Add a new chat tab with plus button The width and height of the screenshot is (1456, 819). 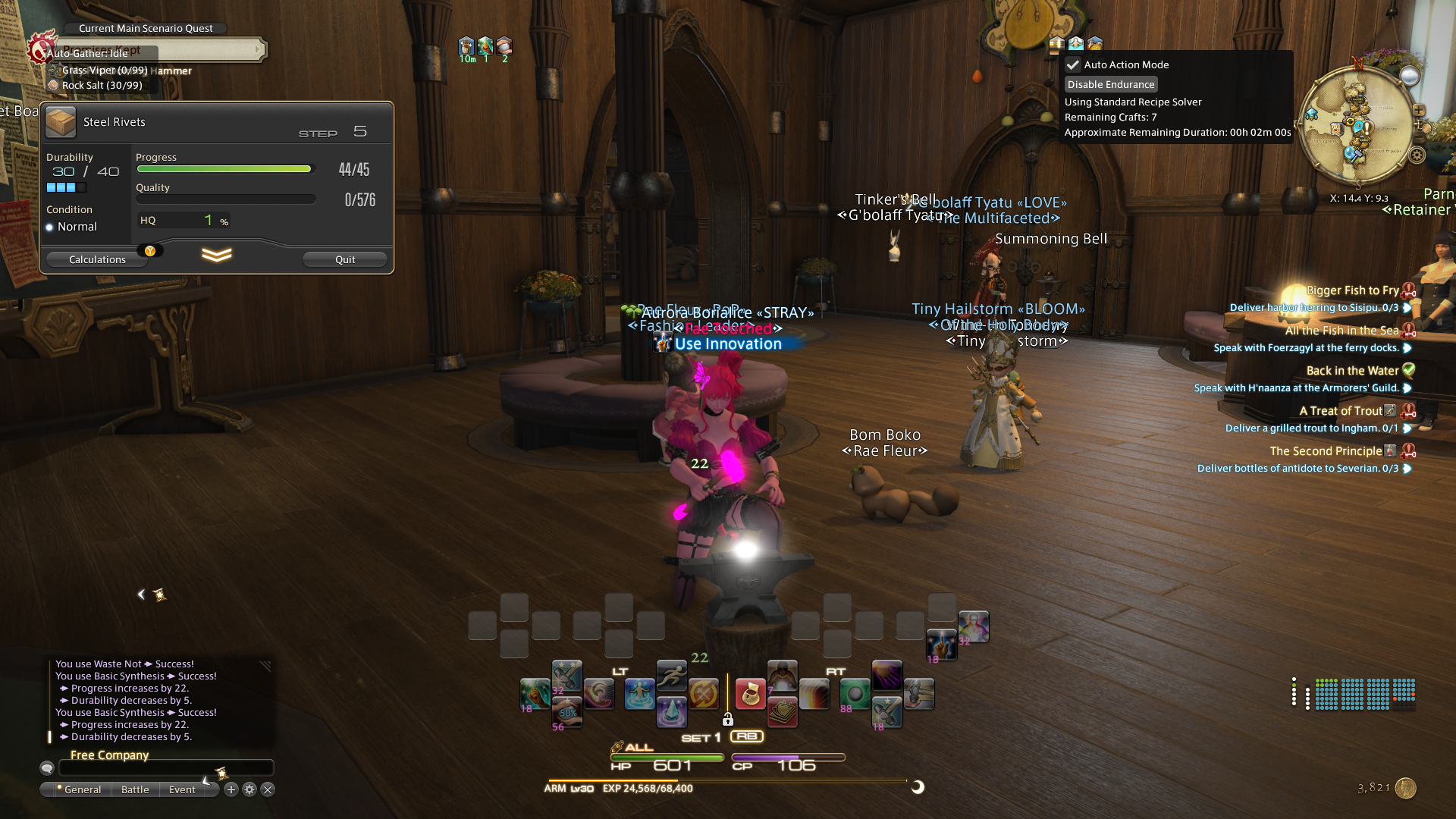[x=231, y=789]
